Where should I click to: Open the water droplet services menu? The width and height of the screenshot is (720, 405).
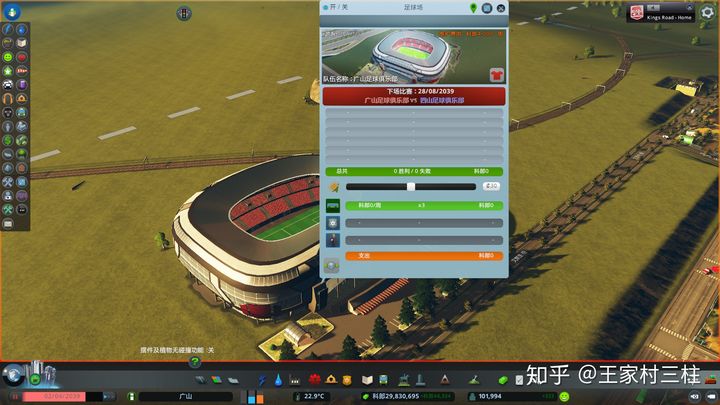click(x=278, y=380)
